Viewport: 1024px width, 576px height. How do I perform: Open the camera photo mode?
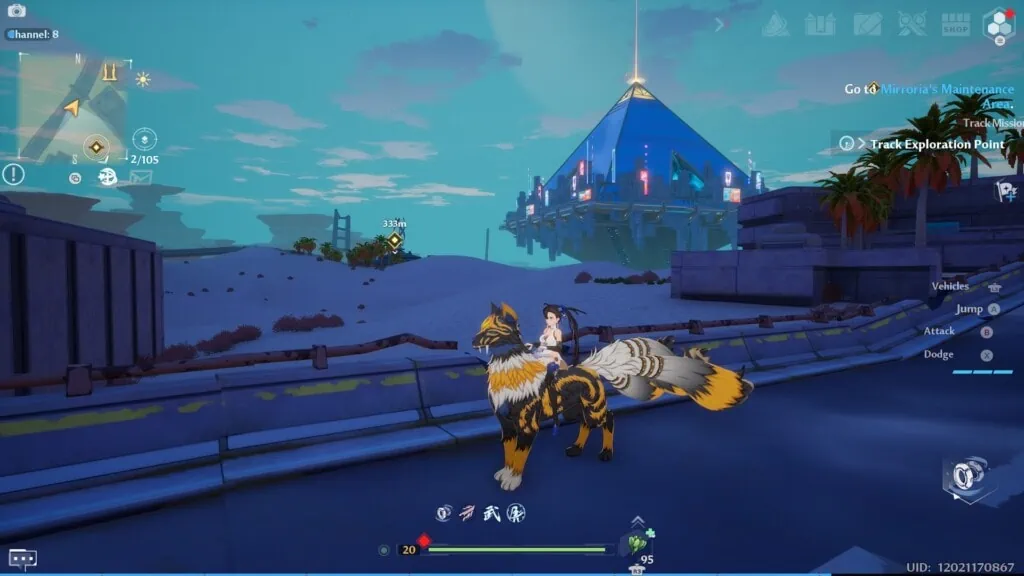[x=16, y=10]
